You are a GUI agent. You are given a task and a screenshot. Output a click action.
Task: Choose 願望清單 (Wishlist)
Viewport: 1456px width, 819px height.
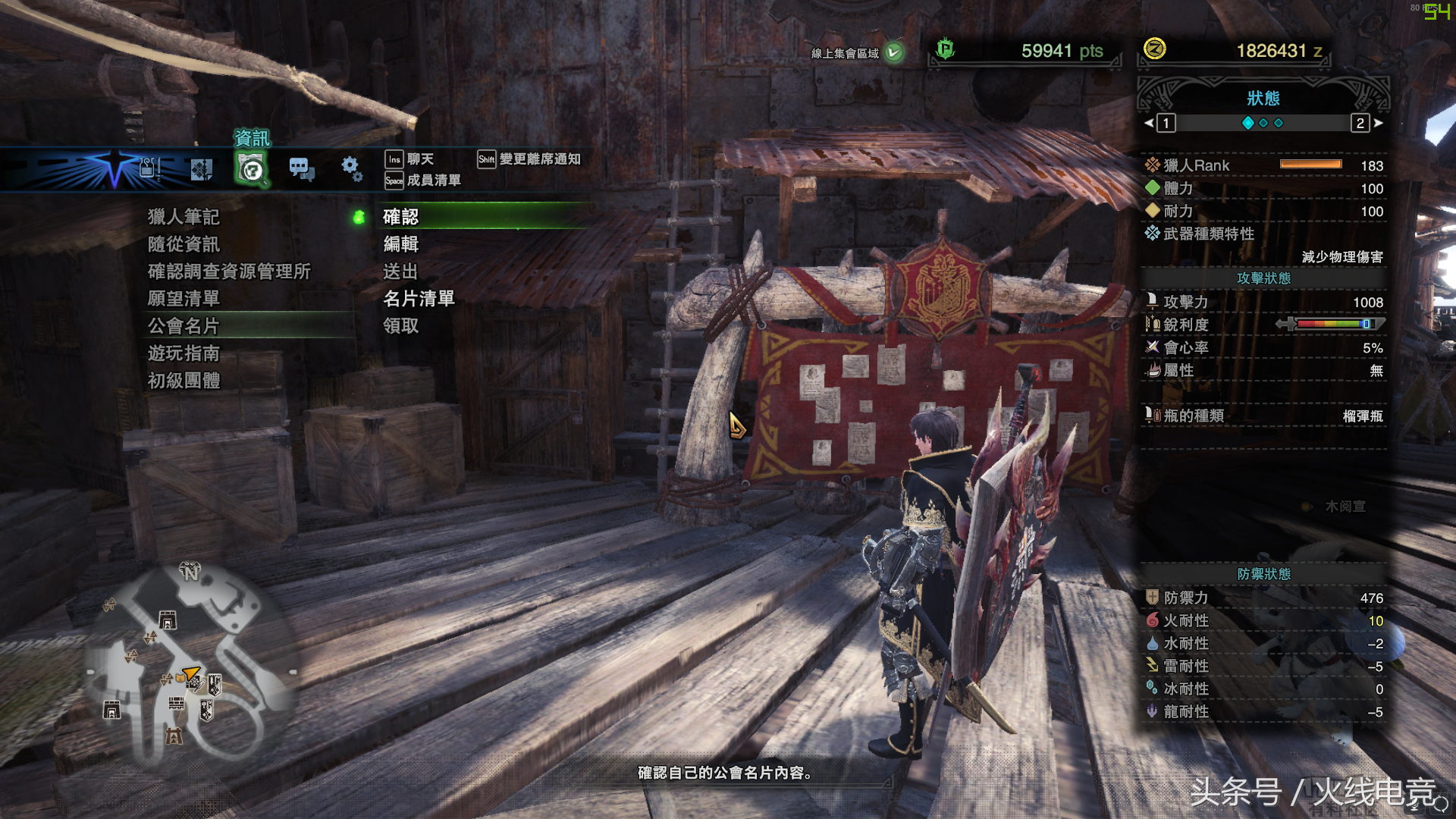coord(184,299)
